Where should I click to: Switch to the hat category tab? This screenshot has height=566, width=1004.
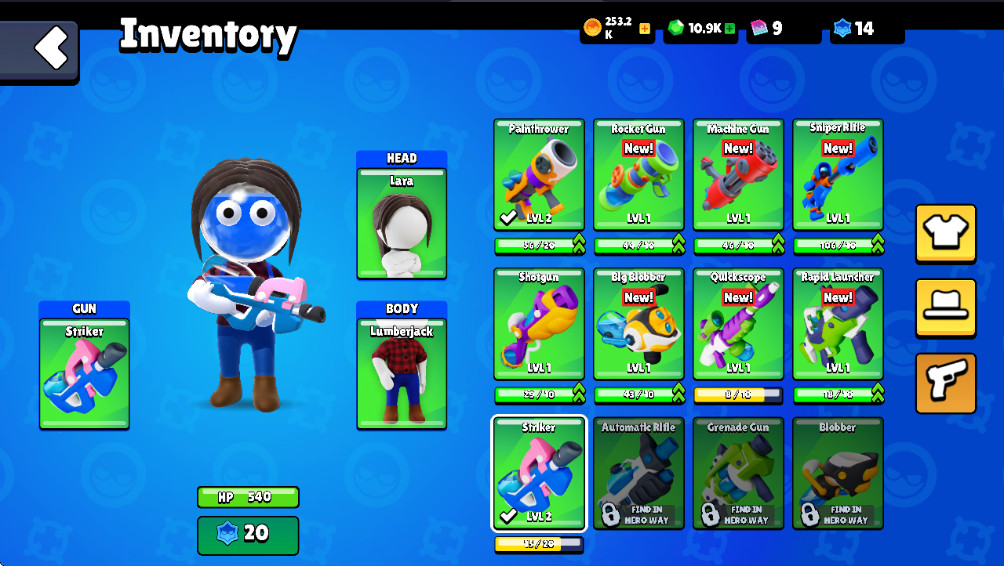(945, 308)
